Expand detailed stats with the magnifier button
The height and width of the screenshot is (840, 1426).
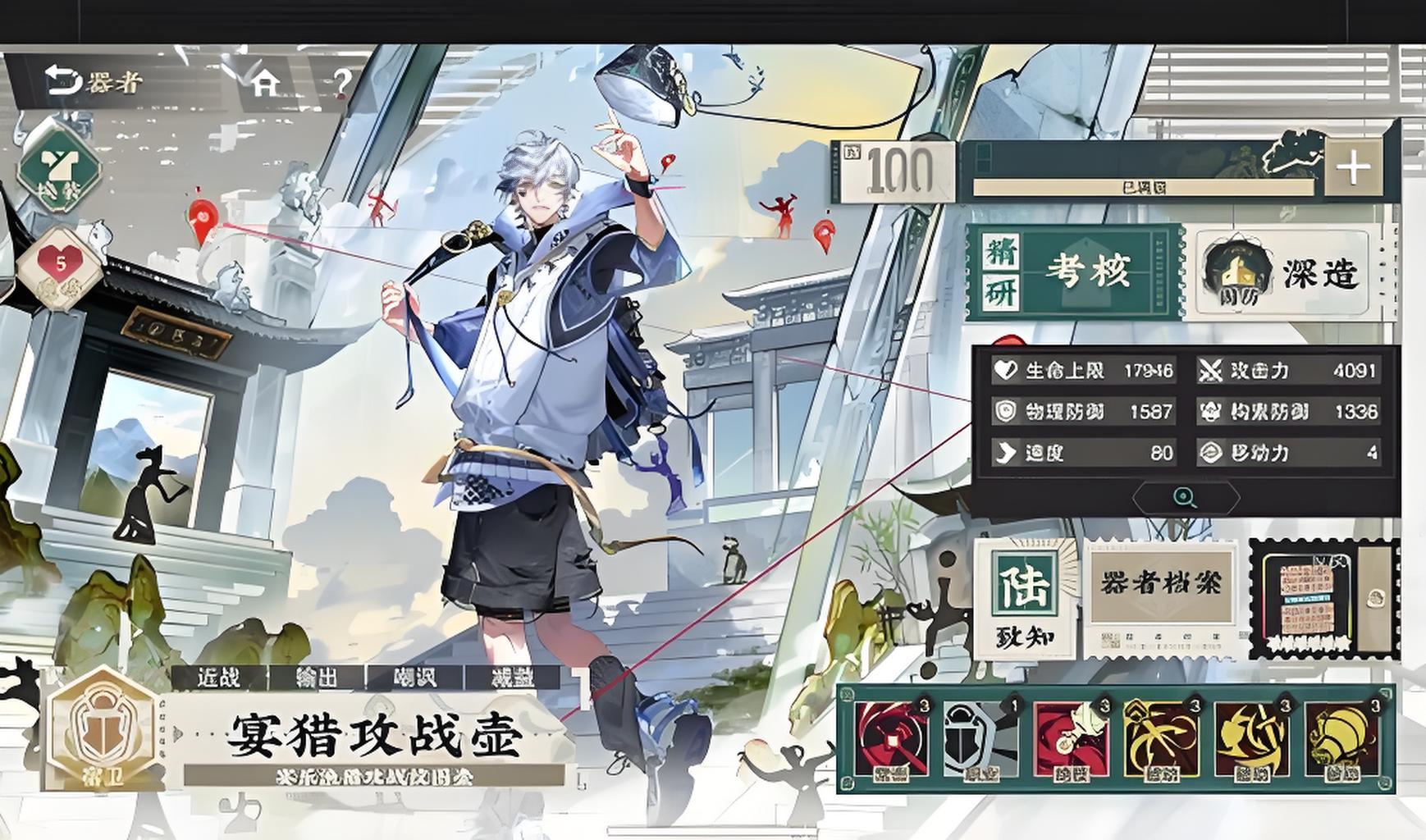[x=1184, y=497]
